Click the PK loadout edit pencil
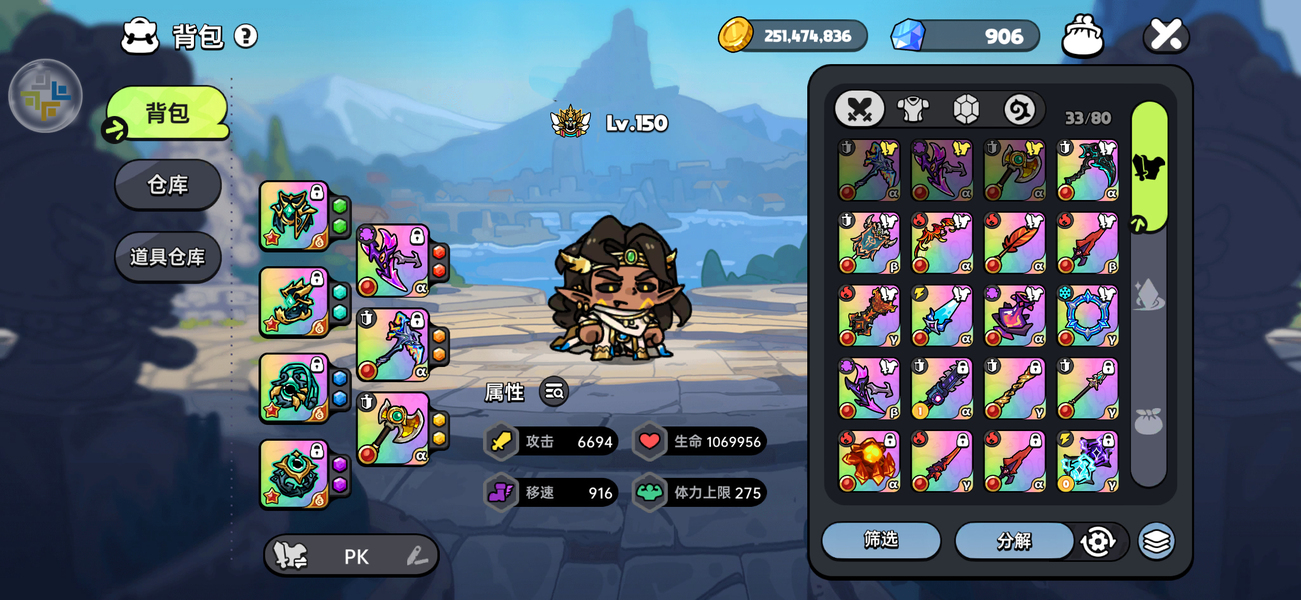 [x=417, y=557]
